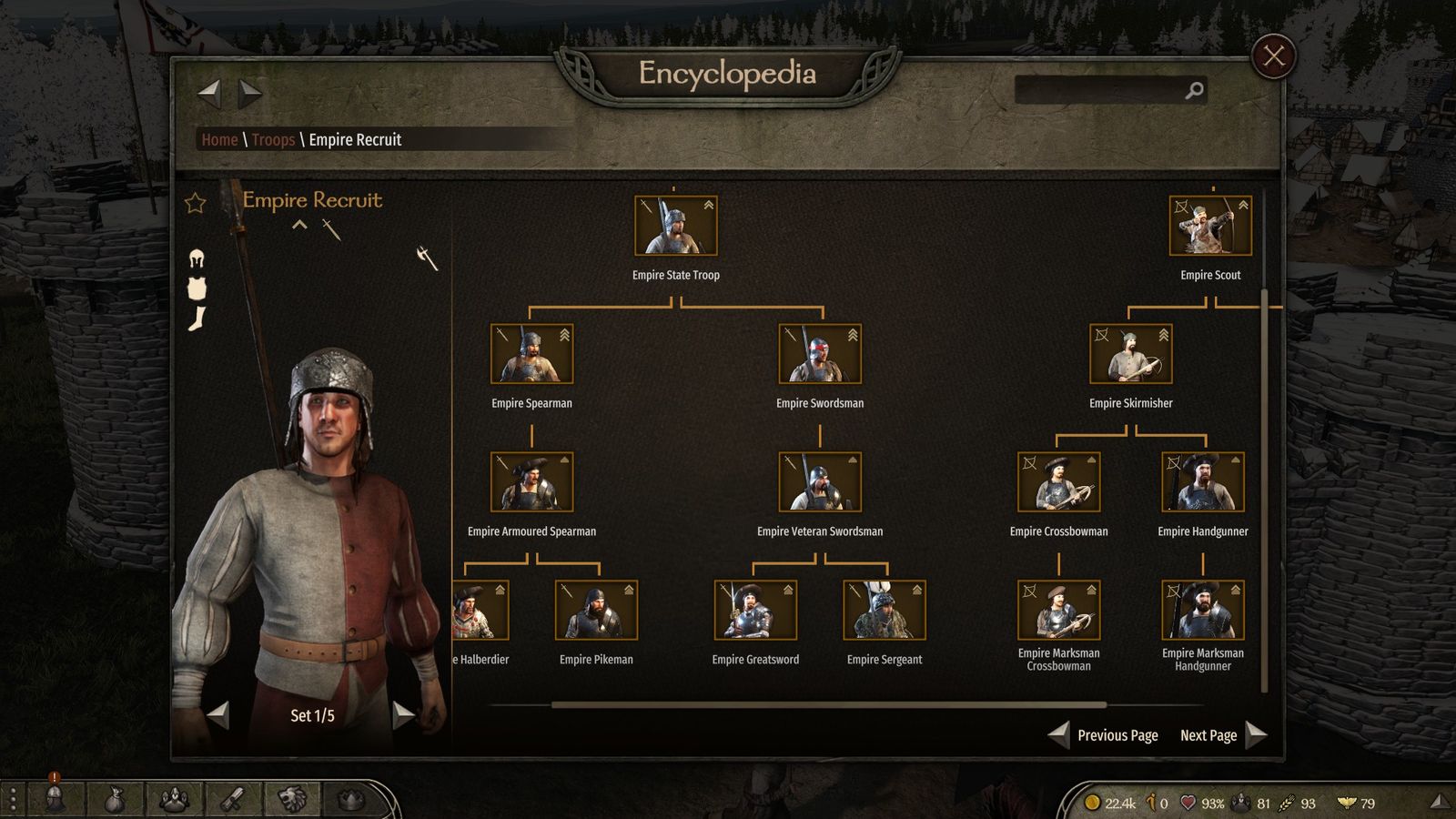Open the Empire Scout troop entry
The height and width of the screenshot is (819, 1456).
[1209, 226]
